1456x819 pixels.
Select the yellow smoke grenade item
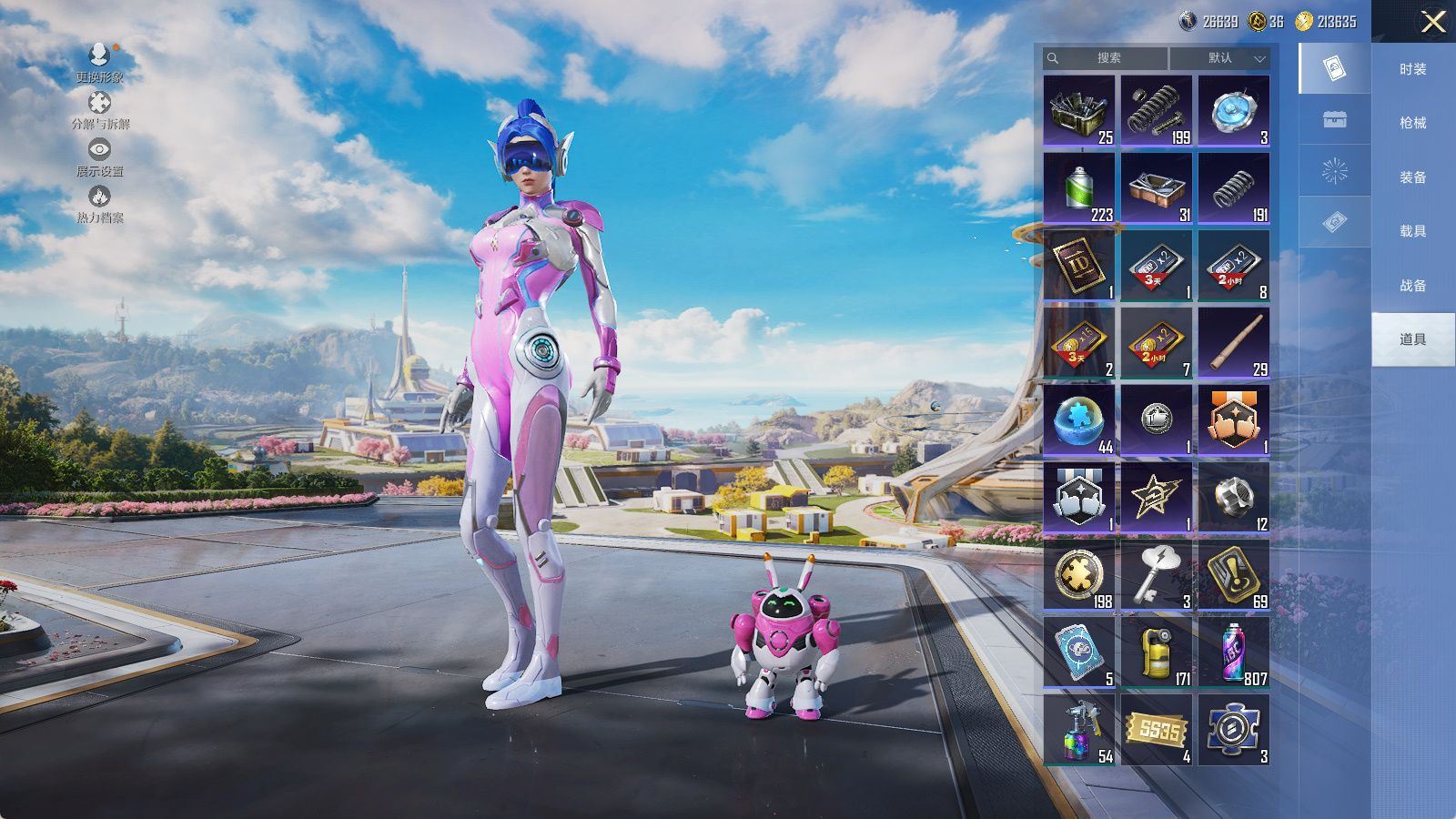click(x=1156, y=652)
